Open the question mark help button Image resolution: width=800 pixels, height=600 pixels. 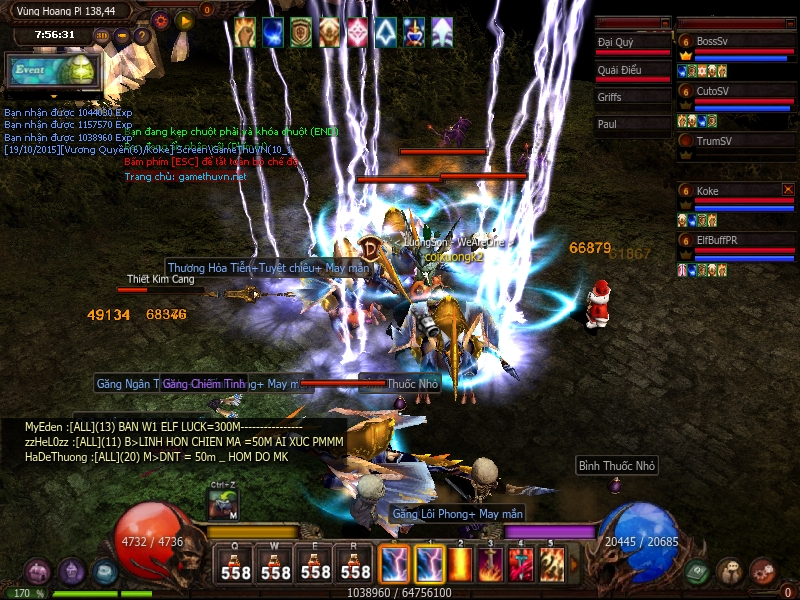pos(142,36)
